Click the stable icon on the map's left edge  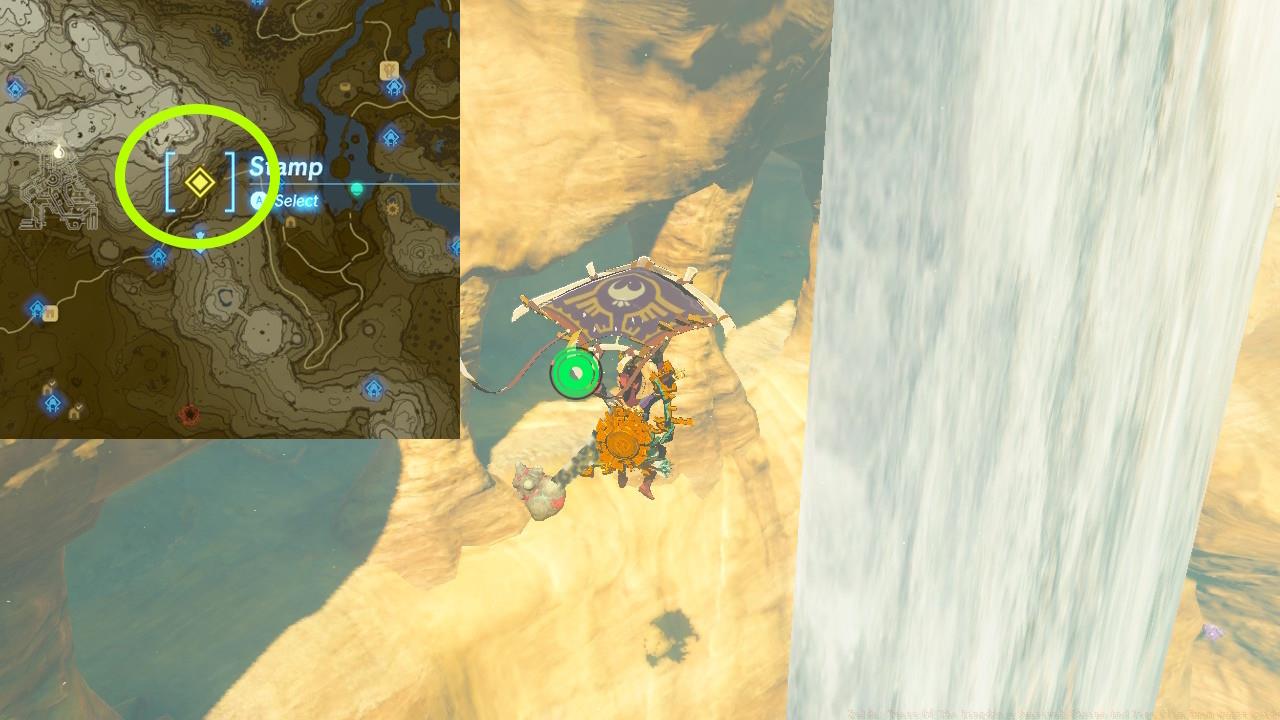[50, 312]
